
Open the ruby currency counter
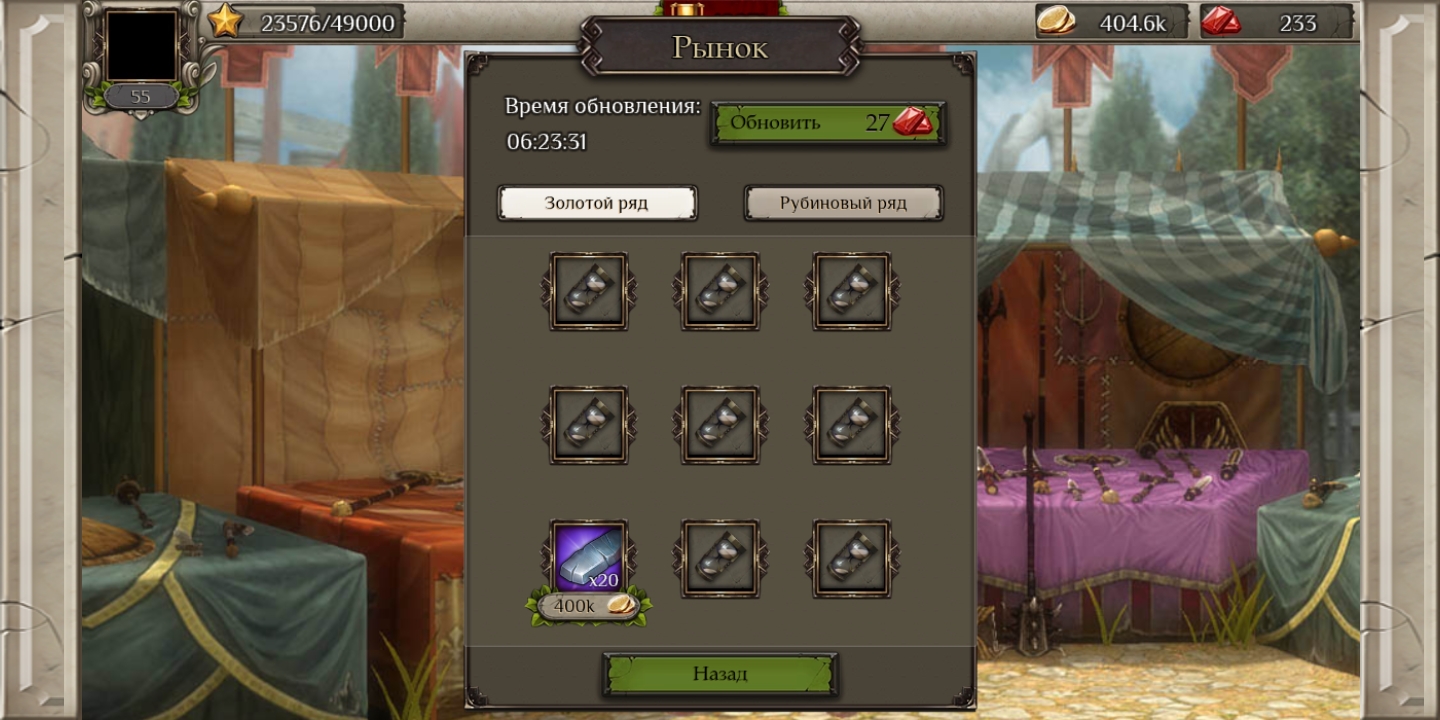click(x=1276, y=22)
